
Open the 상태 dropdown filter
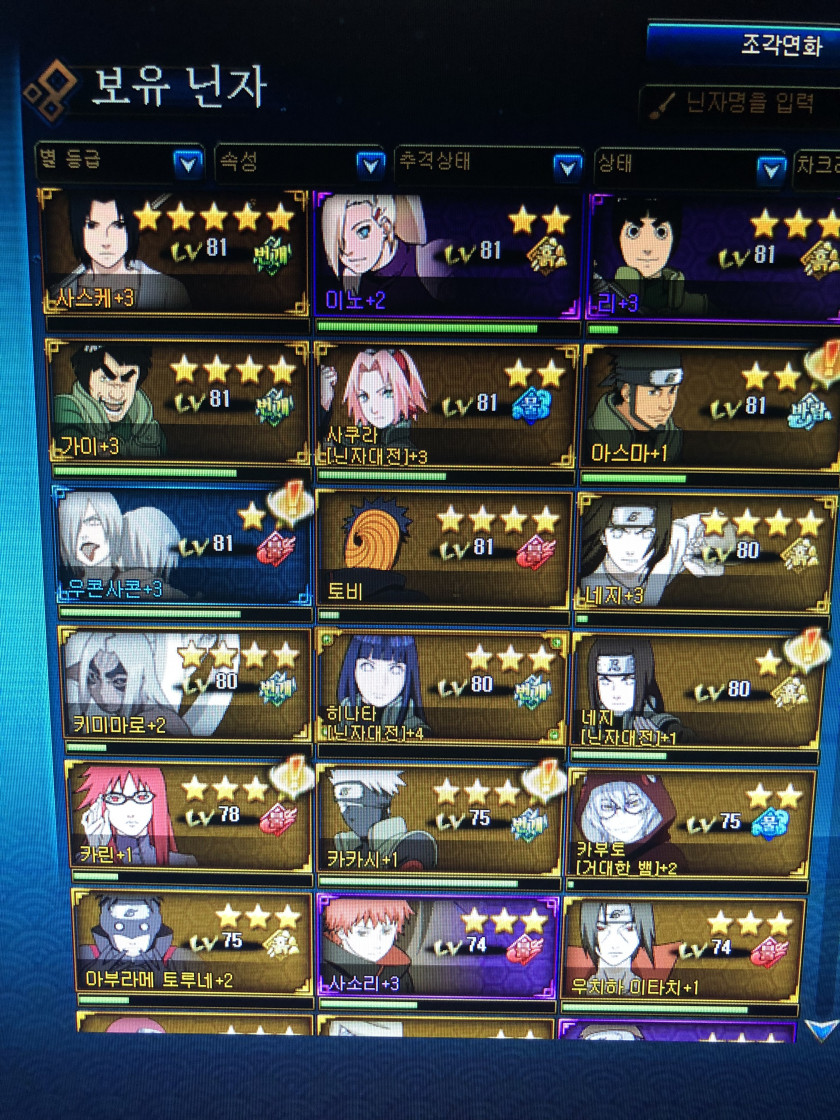(x=688, y=165)
